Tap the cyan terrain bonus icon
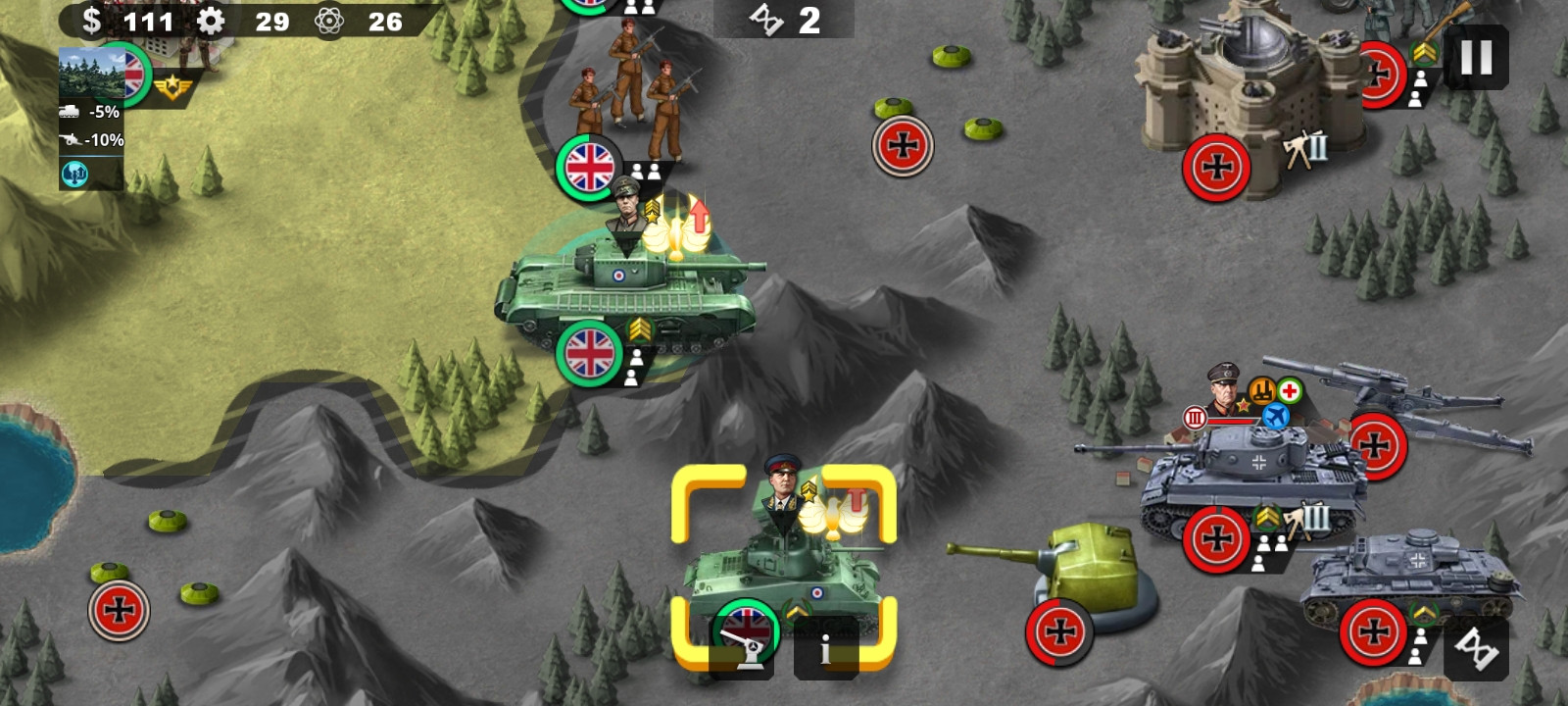 click(x=75, y=174)
